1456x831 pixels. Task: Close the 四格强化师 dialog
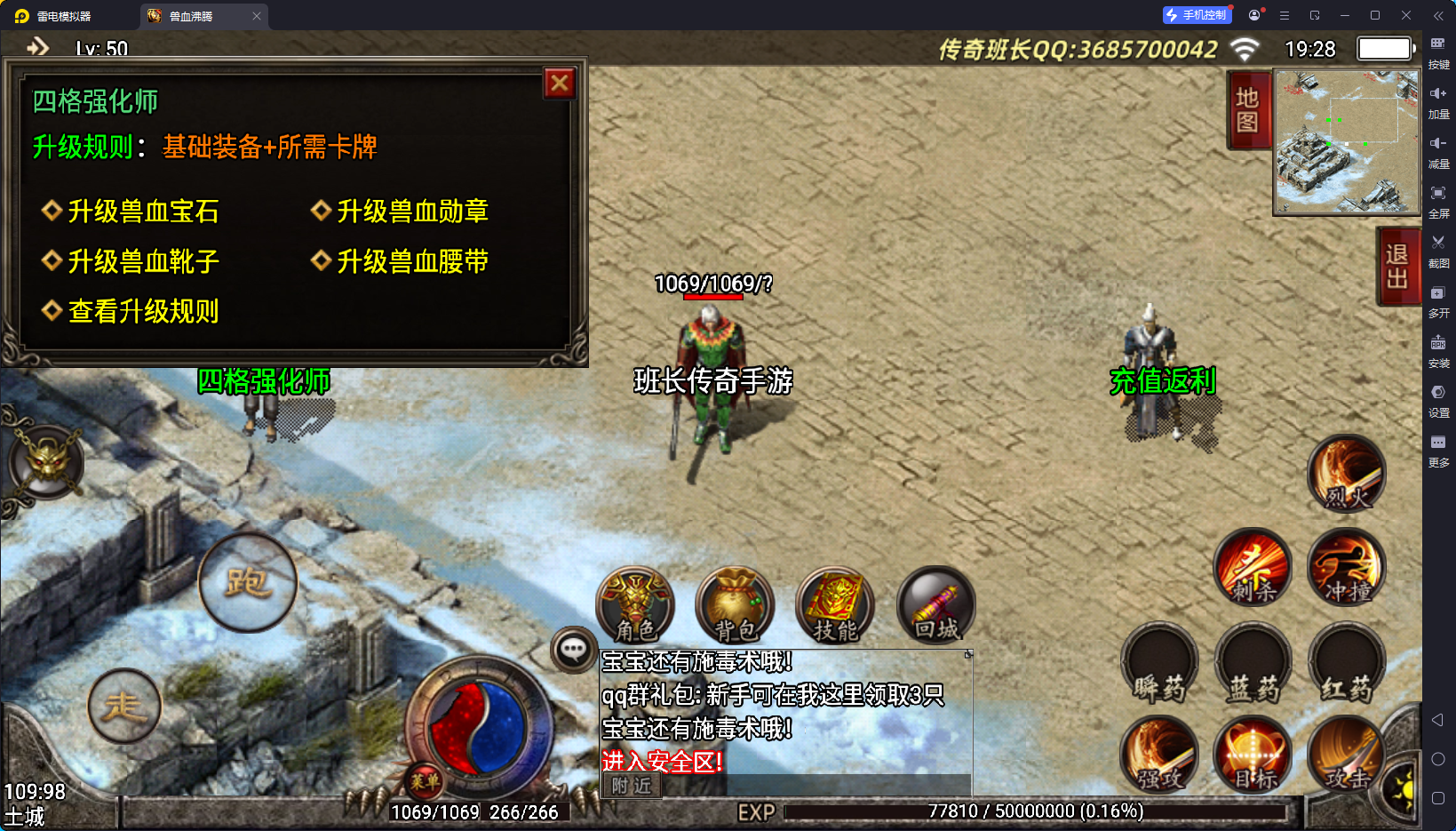(560, 84)
